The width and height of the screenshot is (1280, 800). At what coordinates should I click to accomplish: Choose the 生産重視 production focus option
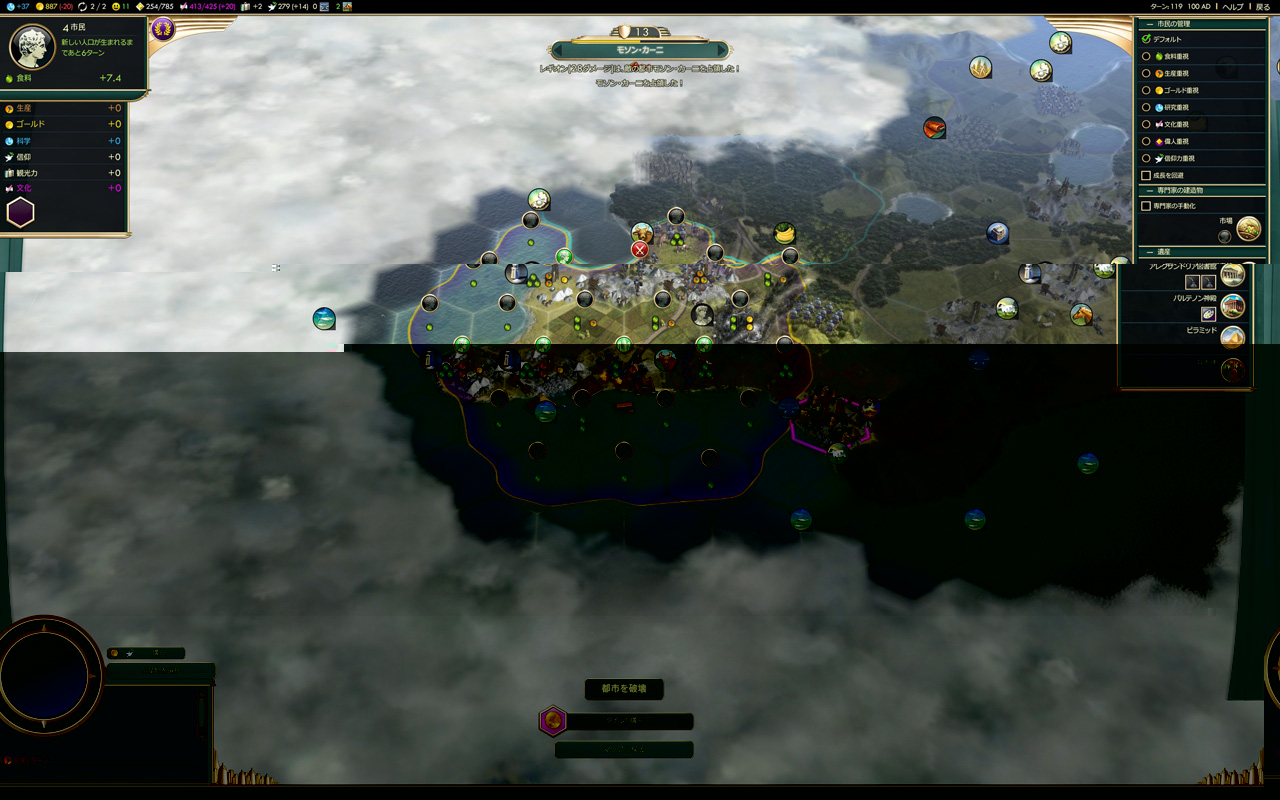(x=1147, y=73)
